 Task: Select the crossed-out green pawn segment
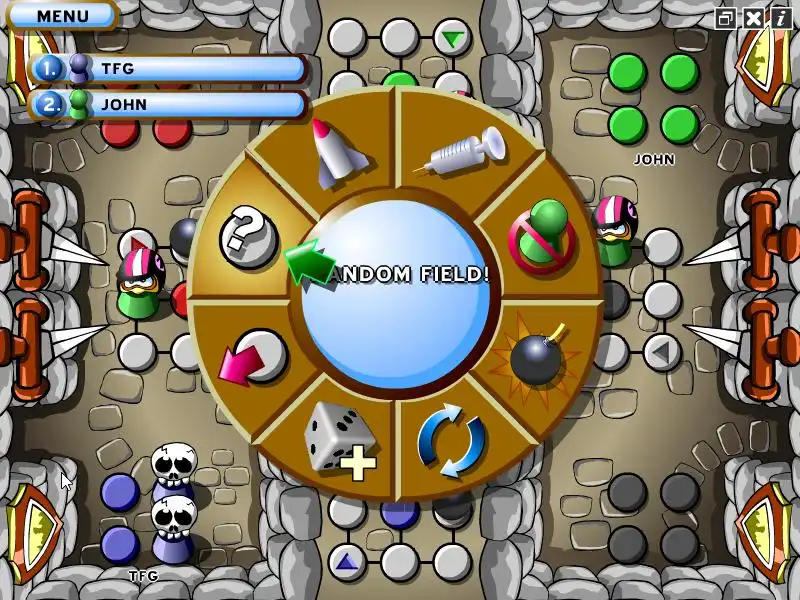pos(538,236)
